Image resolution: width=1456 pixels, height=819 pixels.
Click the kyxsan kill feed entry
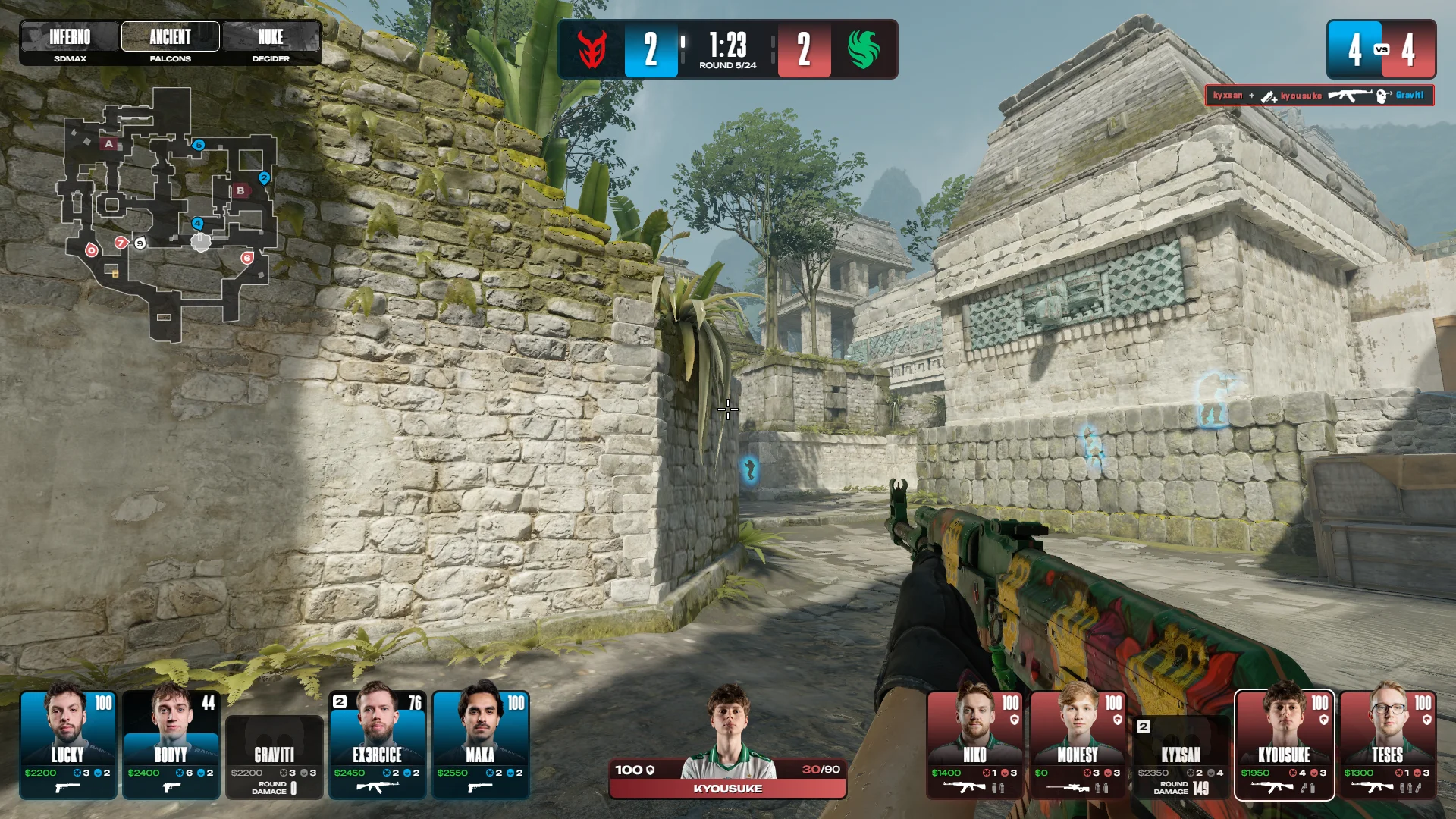point(1319,96)
